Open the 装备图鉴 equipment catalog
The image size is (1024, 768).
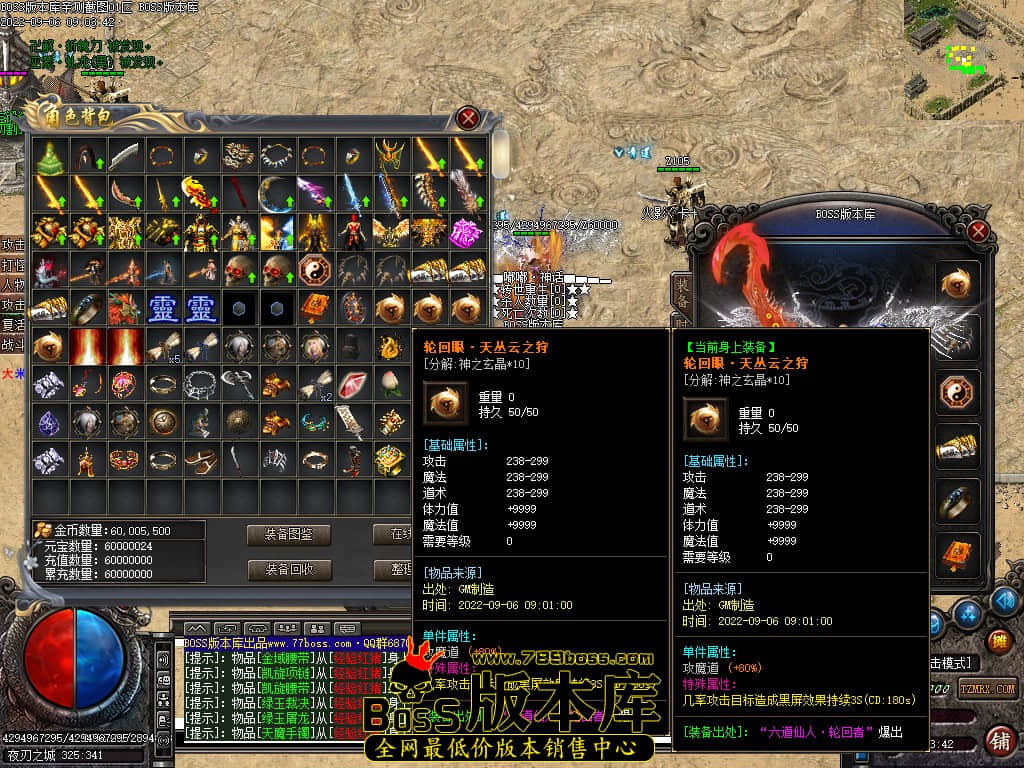289,535
